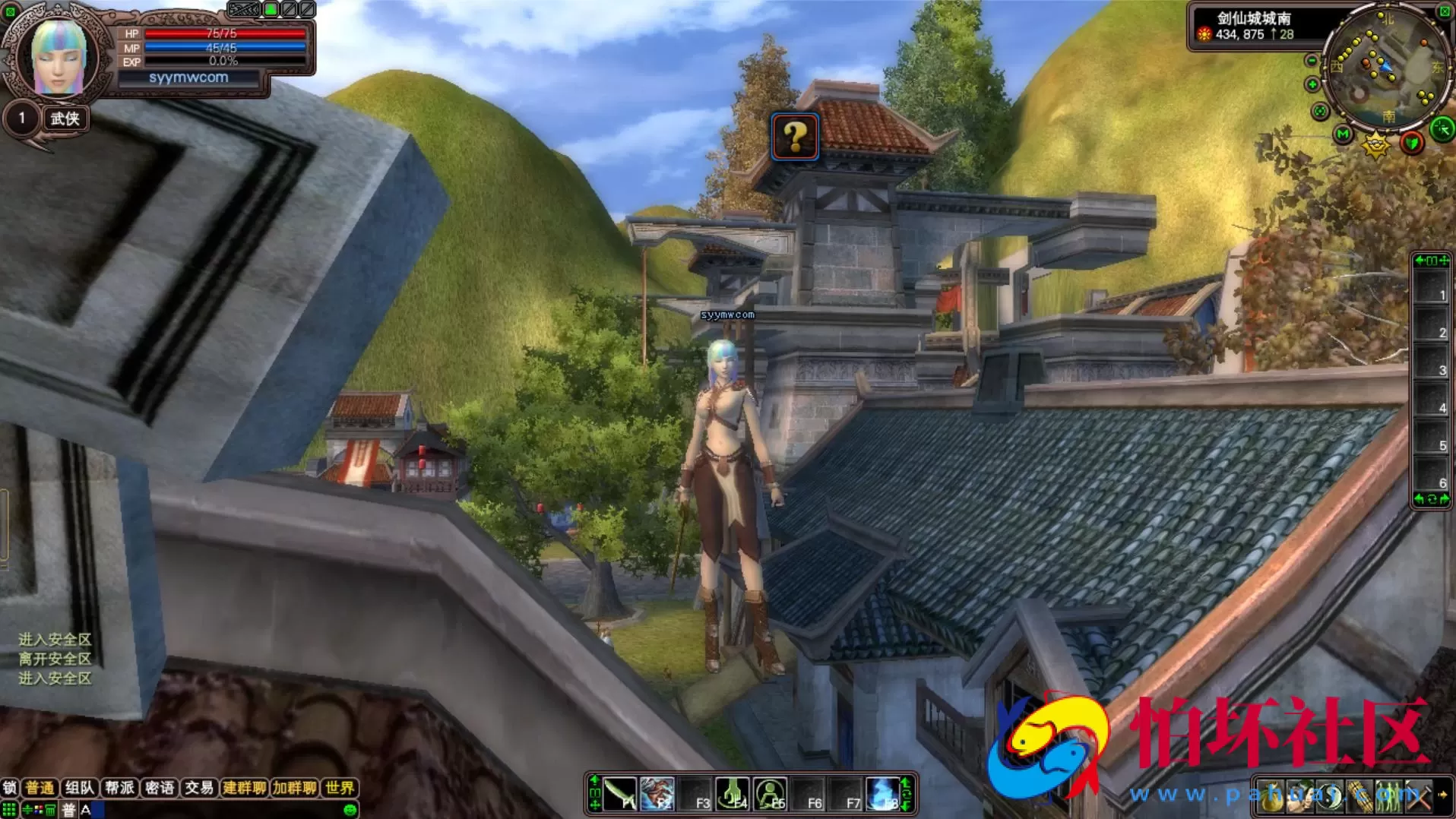
Task: Zoom out the minimap with the minus button
Action: click(1312, 61)
